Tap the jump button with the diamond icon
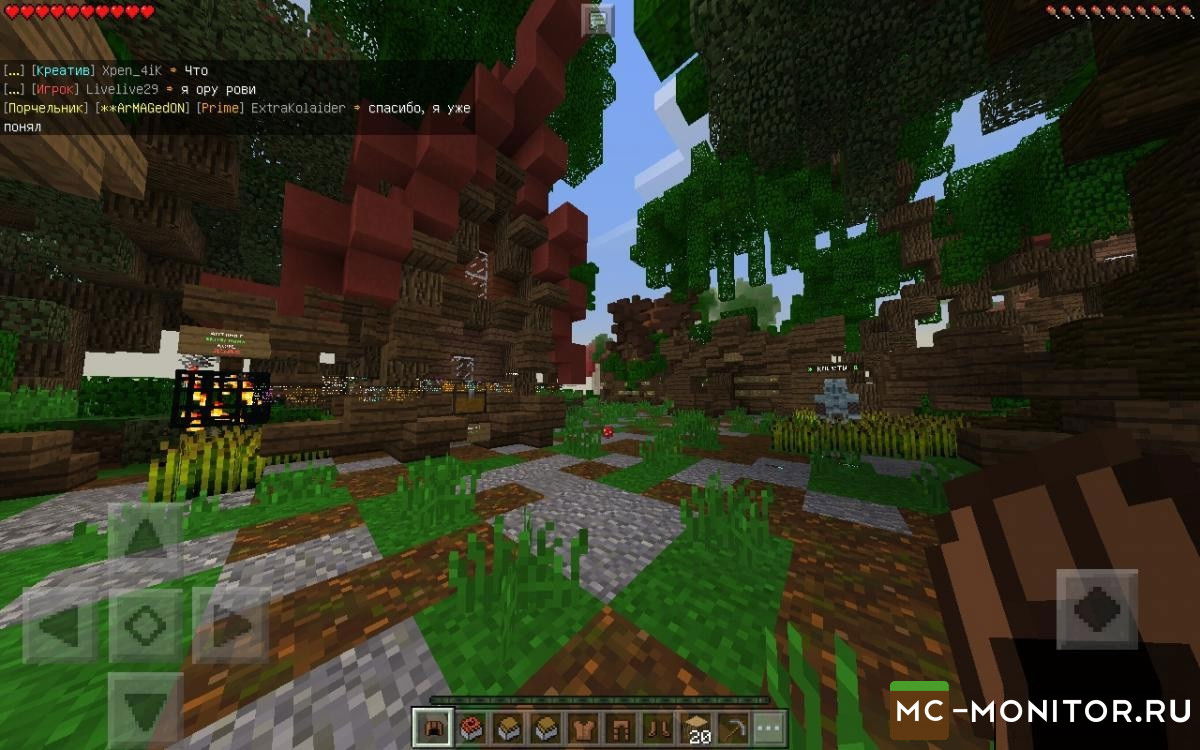Viewport: 1200px width, 750px height. [1096, 609]
